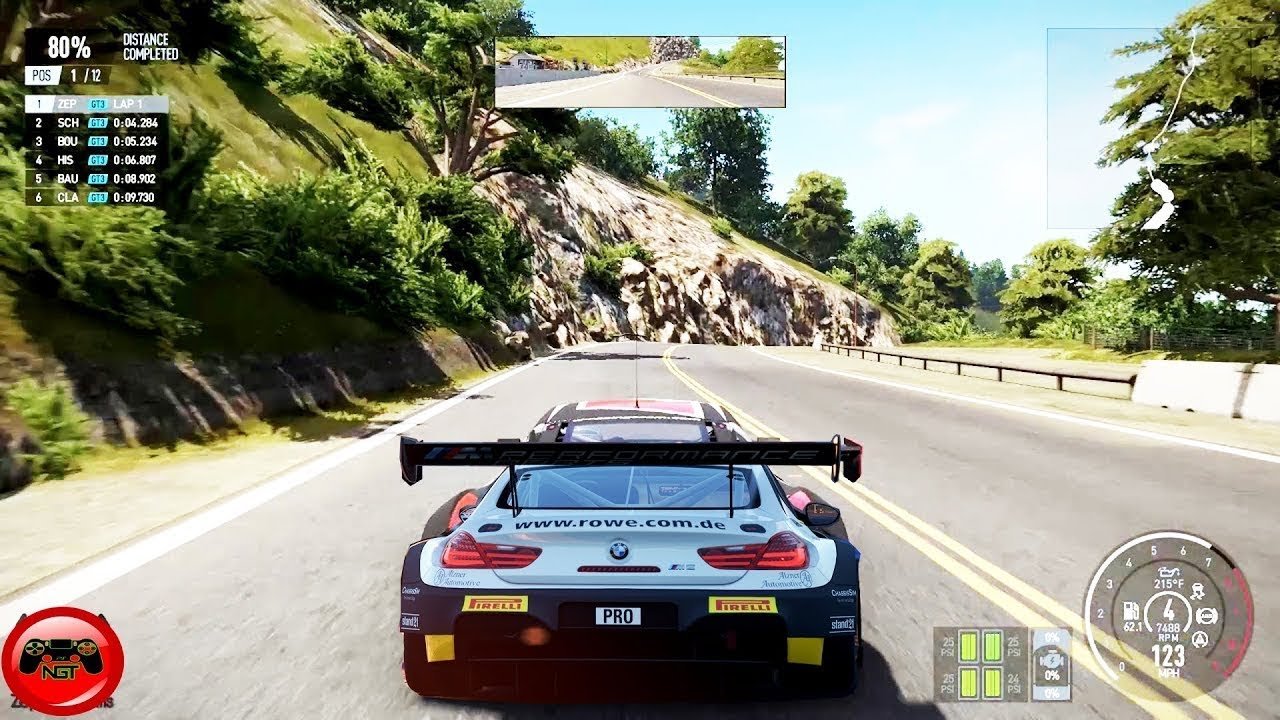Click the HIS standings entry
Viewport: 1280px width, 720px height.
[96, 159]
